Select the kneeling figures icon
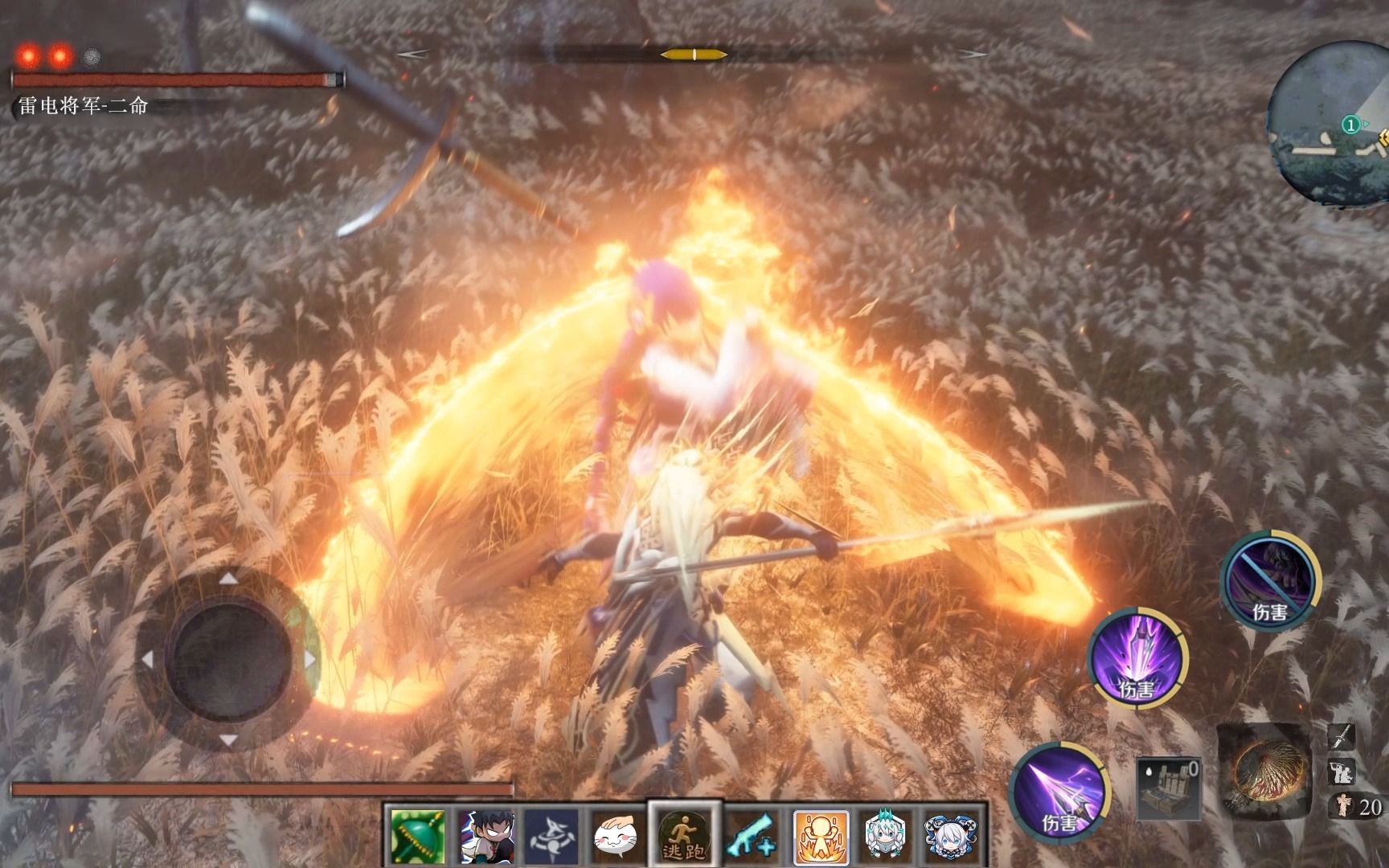Image resolution: width=1389 pixels, height=868 pixels. pos(1342,772)
